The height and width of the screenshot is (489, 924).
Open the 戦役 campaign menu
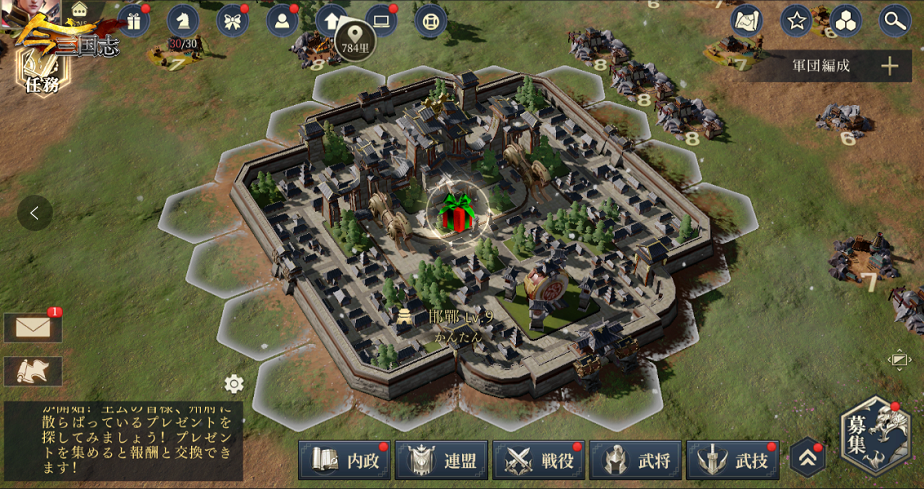pos(538,460)
